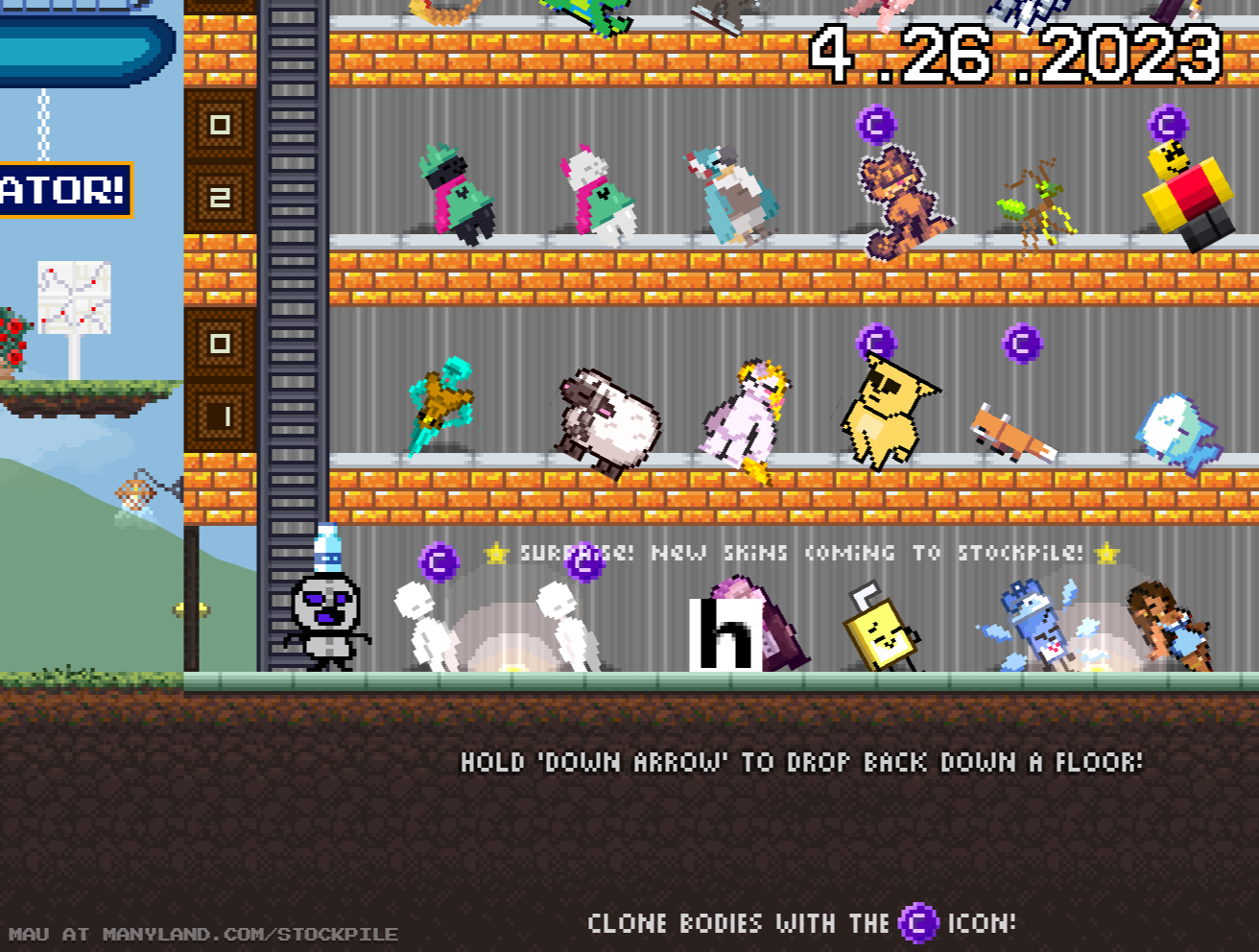Image resolution: width=1259 pixels, height=952 pixels.
Task: Choose the clone icon above the sunglasses dog
Action: (x=876, y=342)
